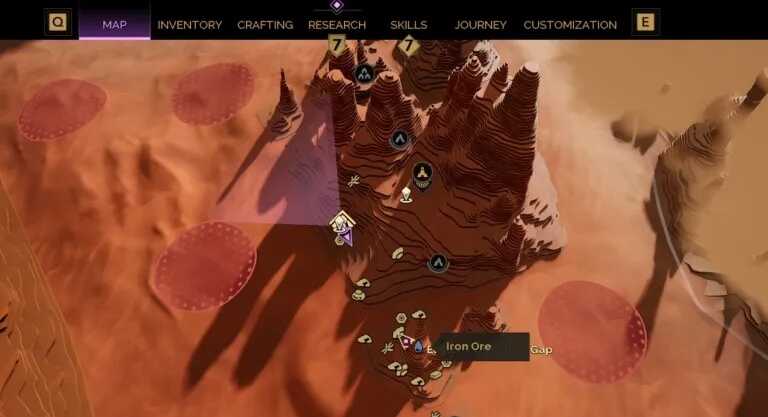Switch to the Inventory tab

(190, 24)
